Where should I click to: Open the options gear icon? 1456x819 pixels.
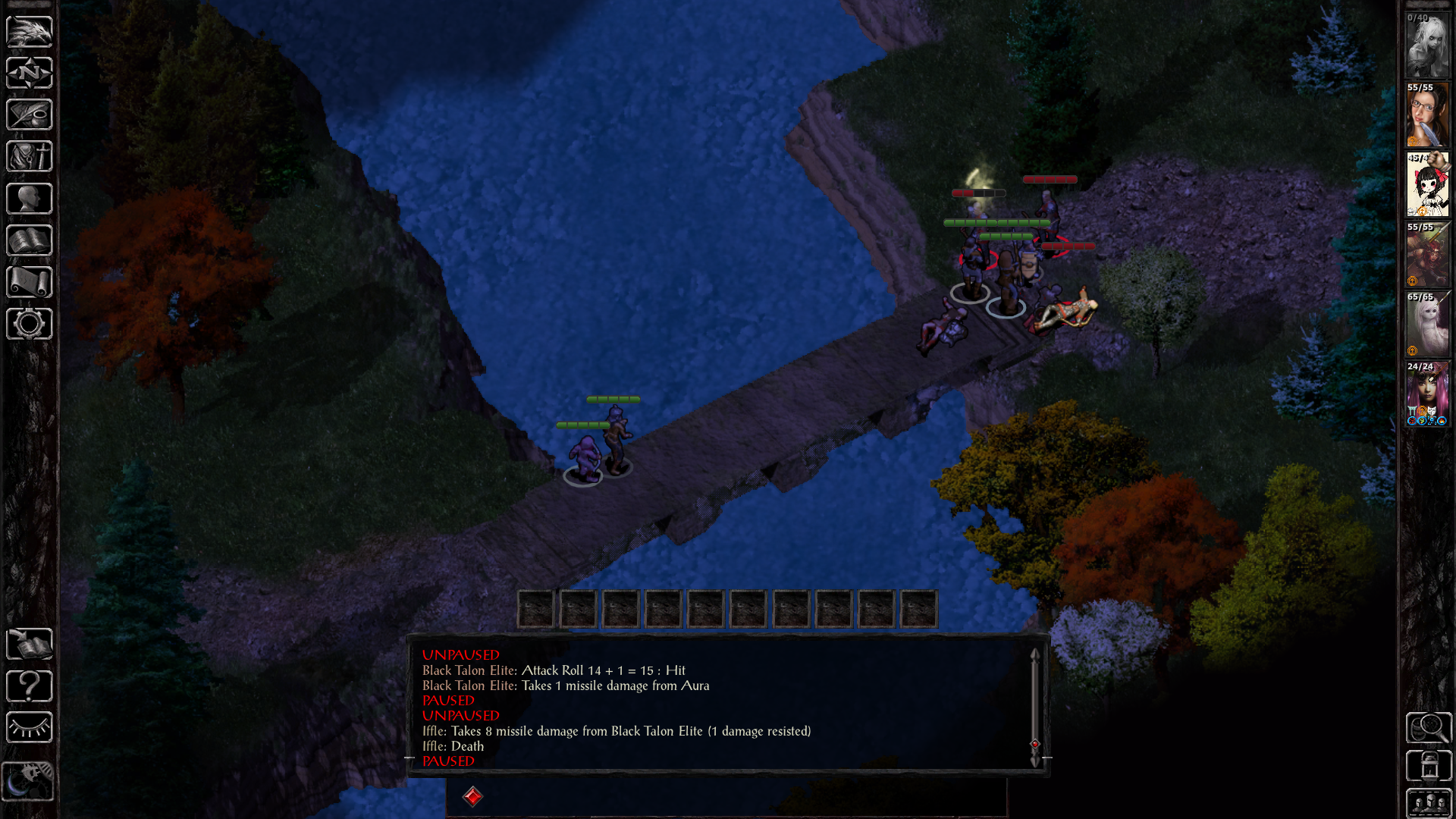29,324
